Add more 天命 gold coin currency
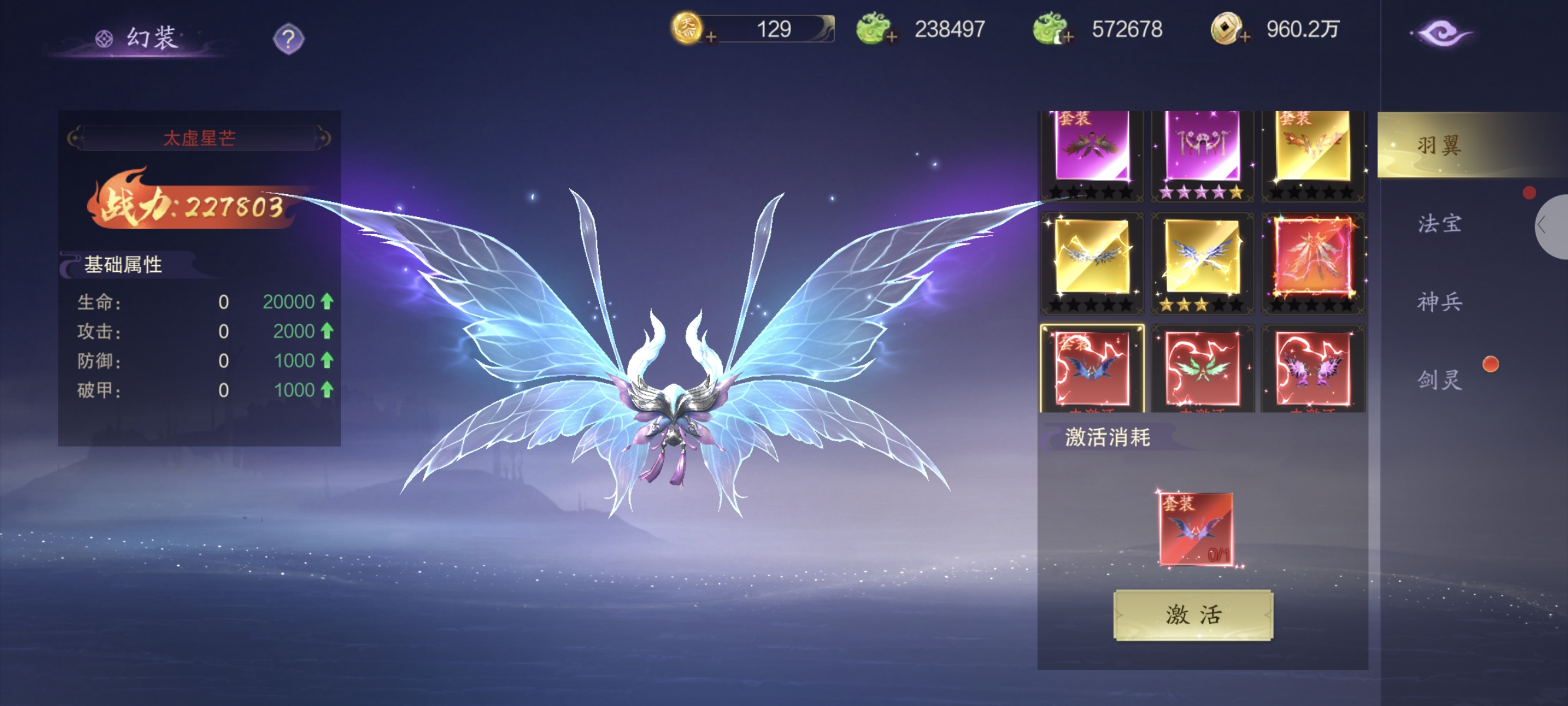This screenshot has height=706, width=1568. point(710,37)
